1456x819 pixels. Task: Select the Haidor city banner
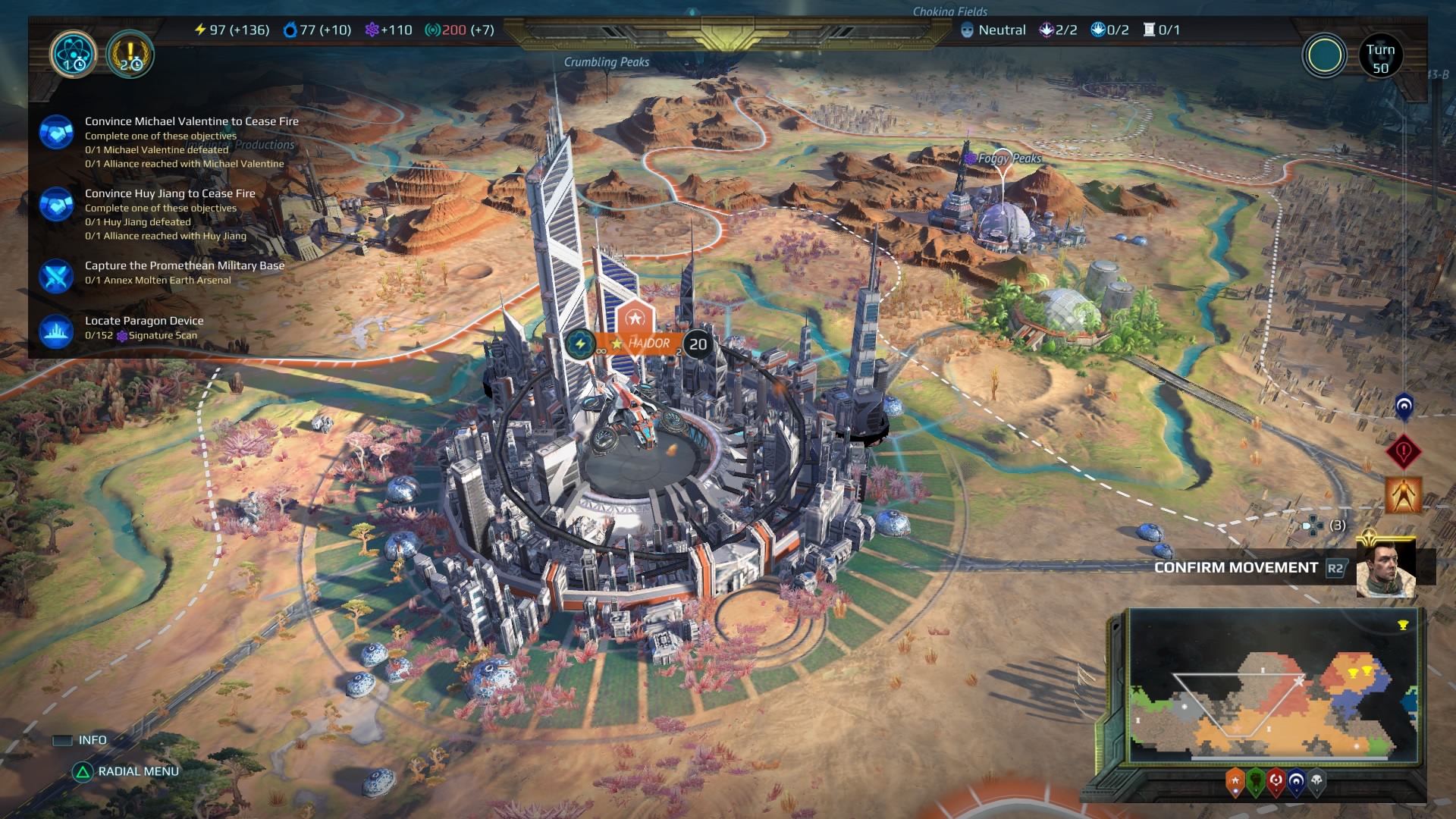[x=648, y=344]
